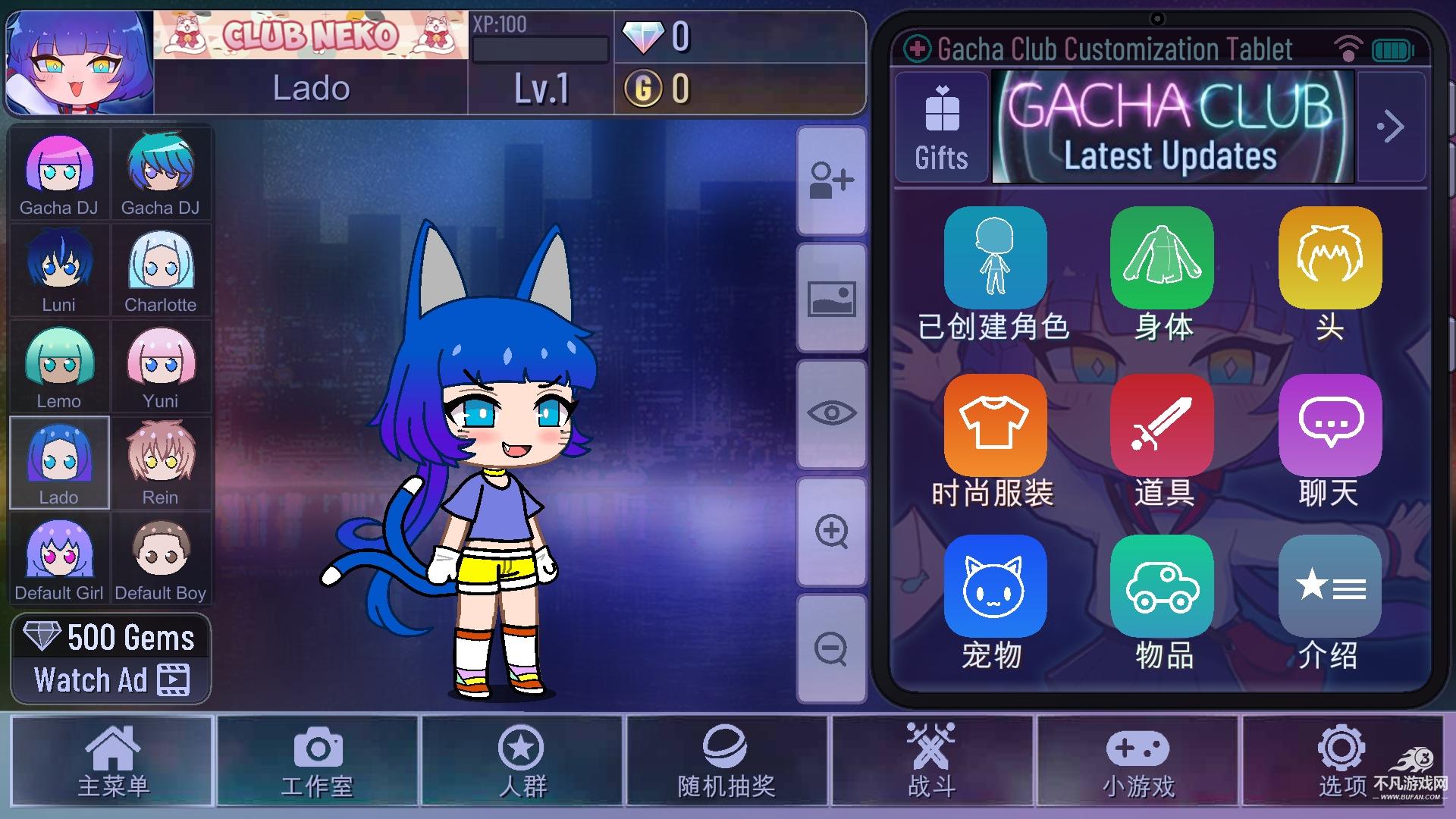This screenshot has width=1456, height=819.
Task: Open the 已创建角色 character creation icon
Action: click(x=995, y=258)
